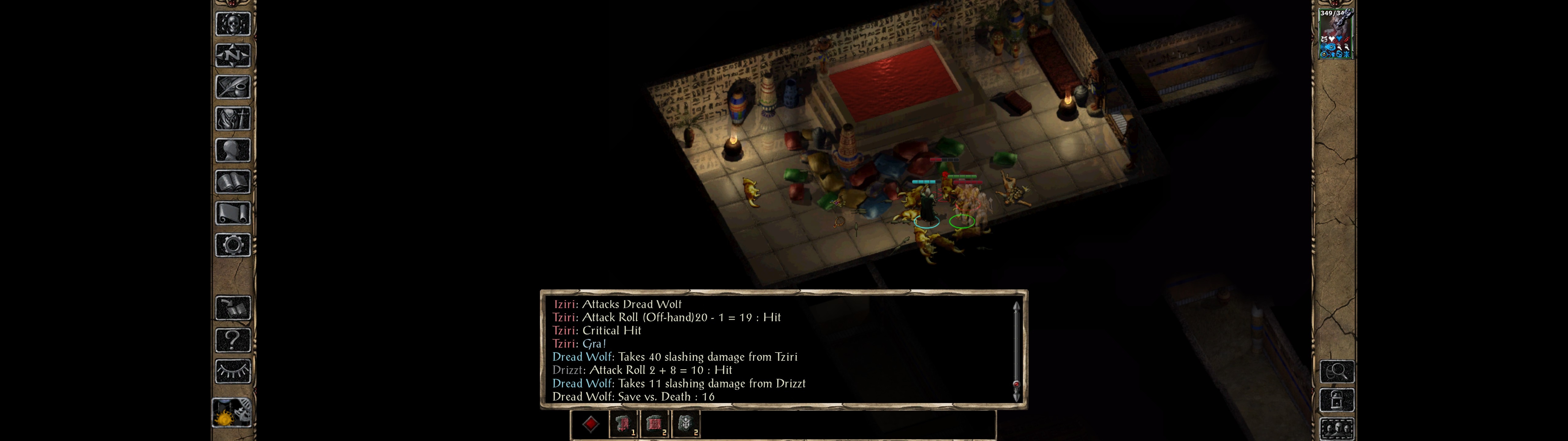The height and width of the screenshot is (441, 1568).
Task: Open the journal with the quill icon
Action: pyautogui.click(x=232, y=87)
